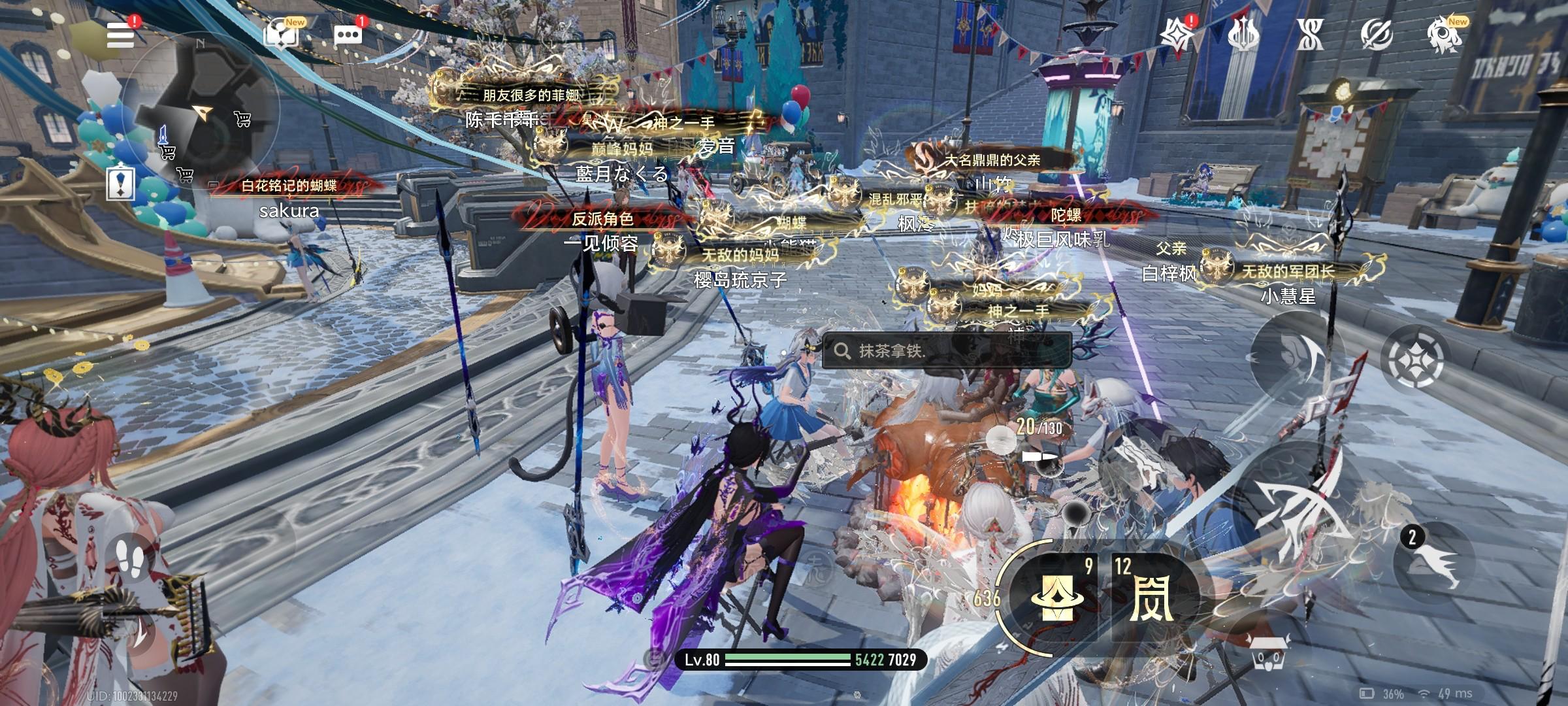The width and height of the screenshot is (1568, 706).
Task: Open the hourglass-shaped icon in top bar
Action: 1310,34
